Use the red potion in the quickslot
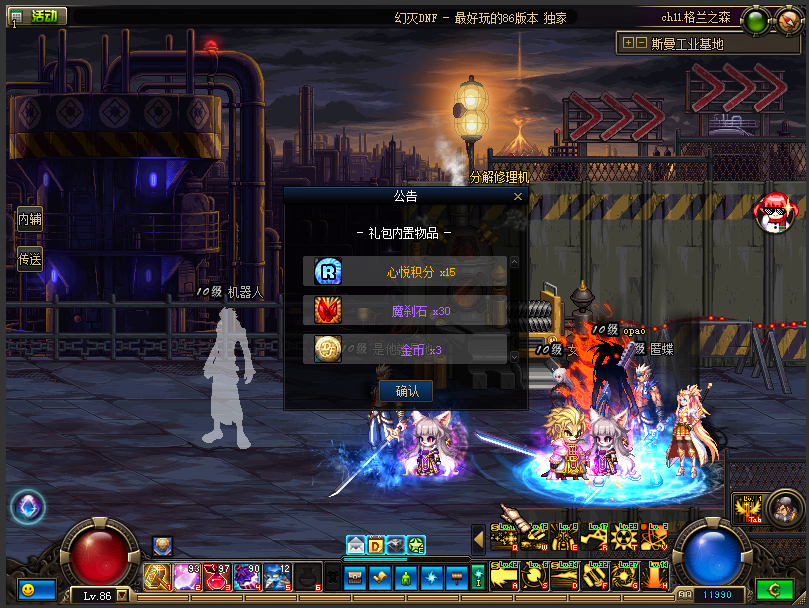 pyautogui.click(x=218, y=577)
